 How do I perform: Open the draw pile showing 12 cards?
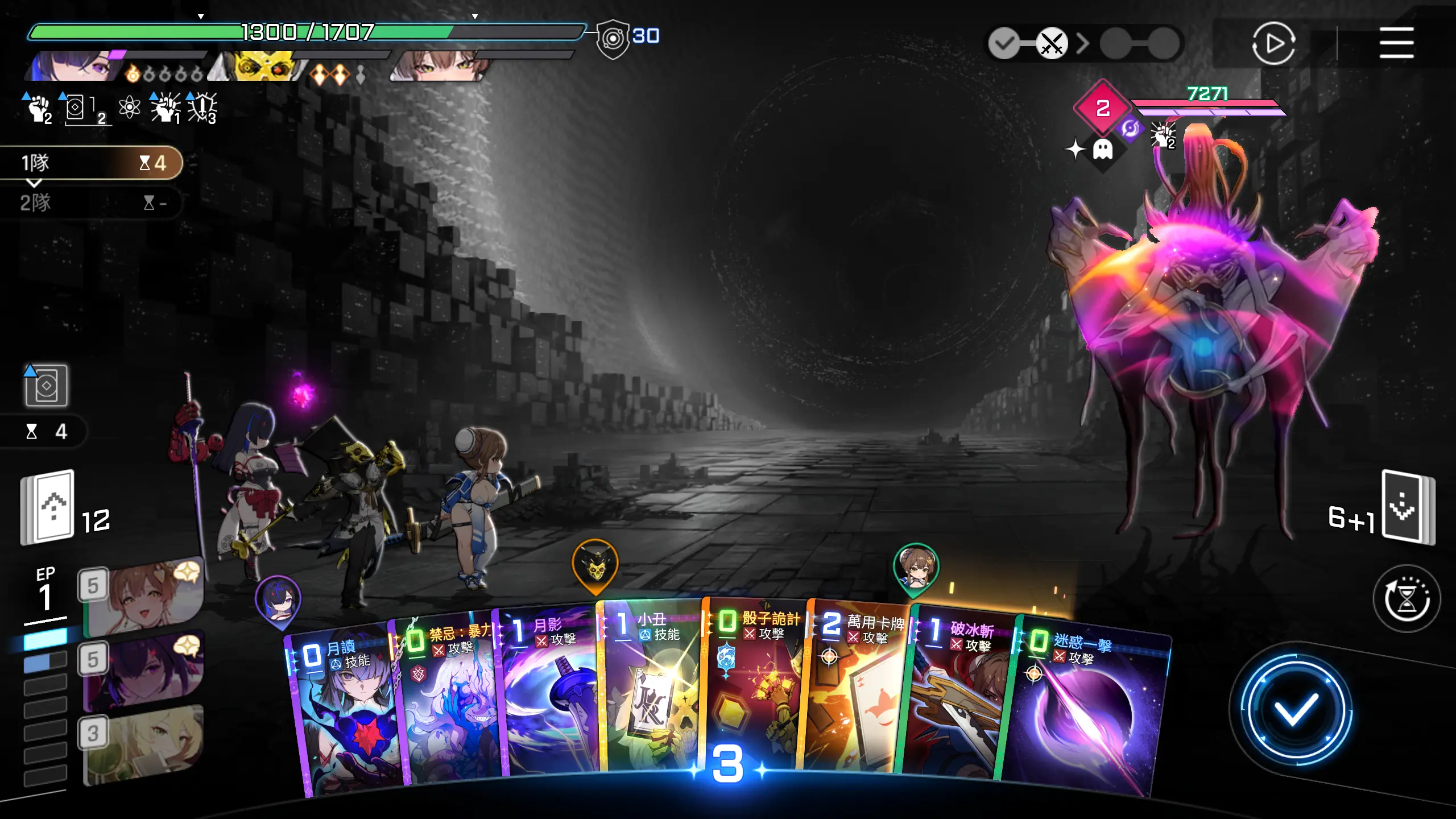point(48,507)
